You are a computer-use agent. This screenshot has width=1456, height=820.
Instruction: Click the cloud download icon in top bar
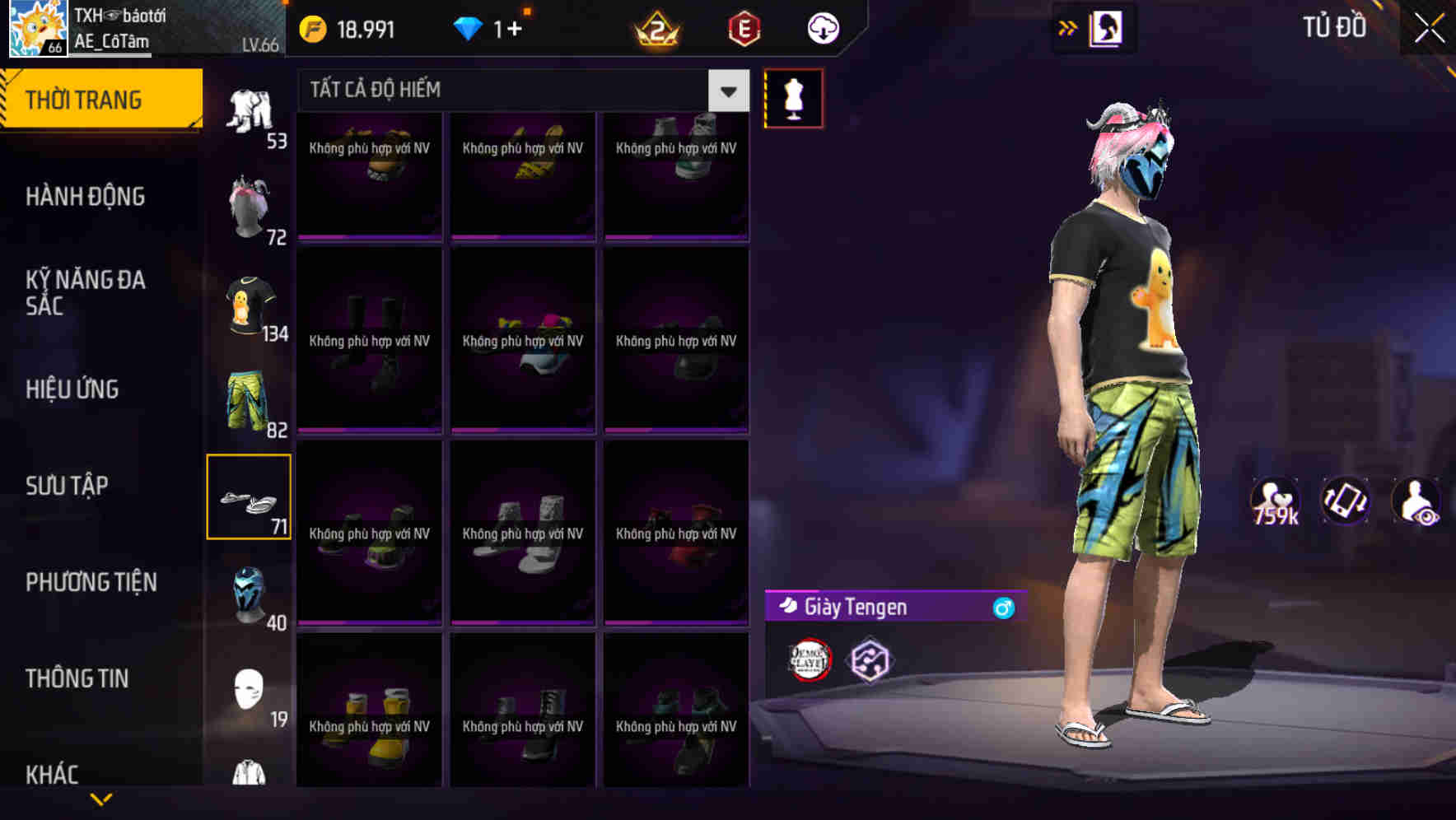(x=823, y=27)
